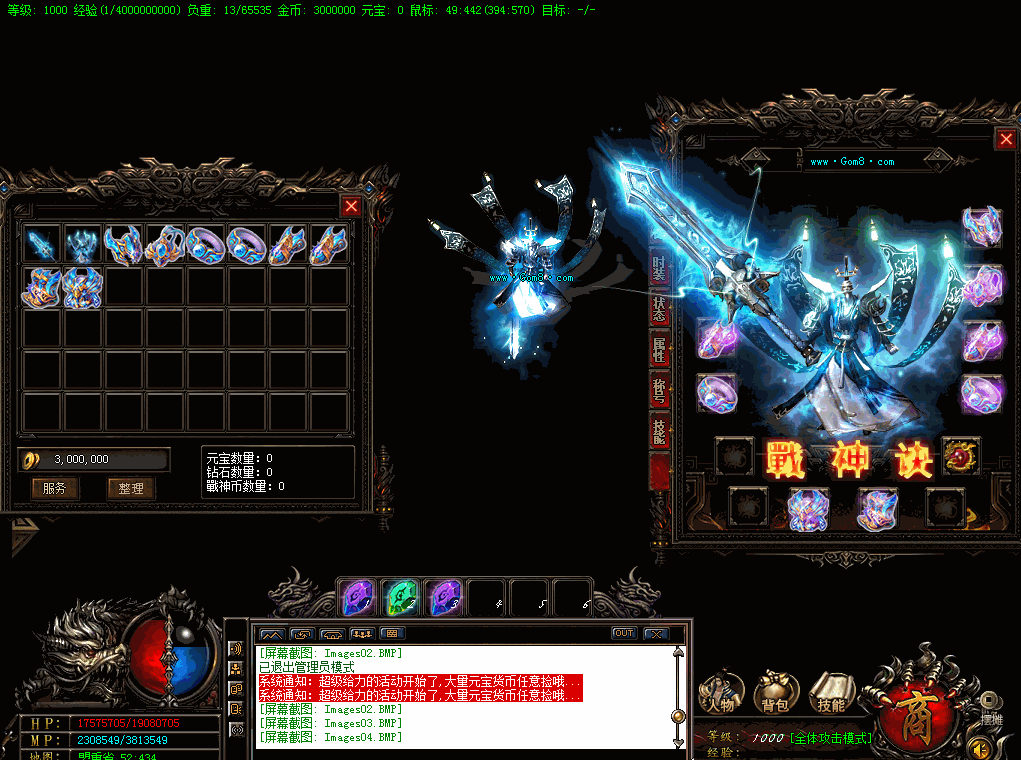Sort the bag with 整理 button
Image resolution: width=1021 pixels, height=760 pixels.
pos(131,489)
